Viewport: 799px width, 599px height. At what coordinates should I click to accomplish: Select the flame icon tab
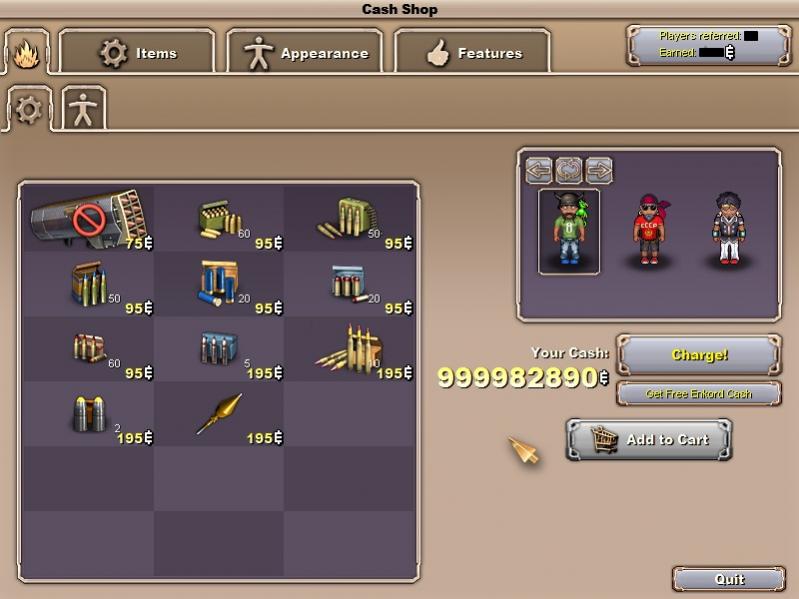(24, 53)
